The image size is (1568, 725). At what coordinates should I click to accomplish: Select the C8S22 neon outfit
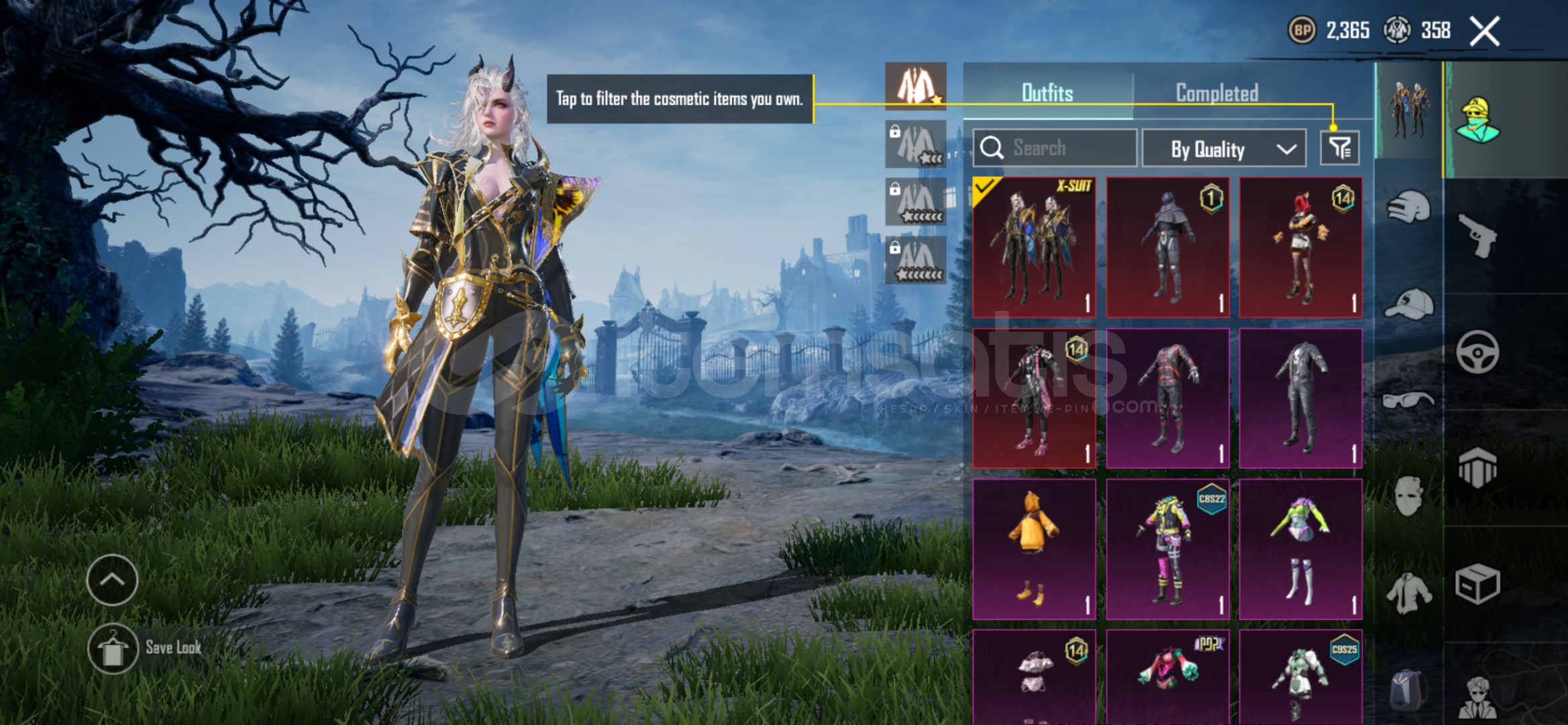(1167, 548)
